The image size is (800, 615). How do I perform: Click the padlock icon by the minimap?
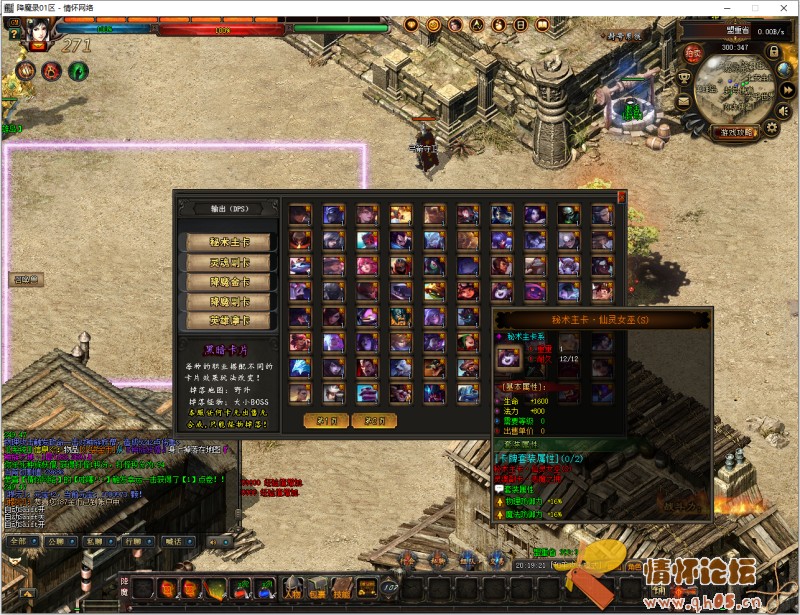tap(771, 50)
